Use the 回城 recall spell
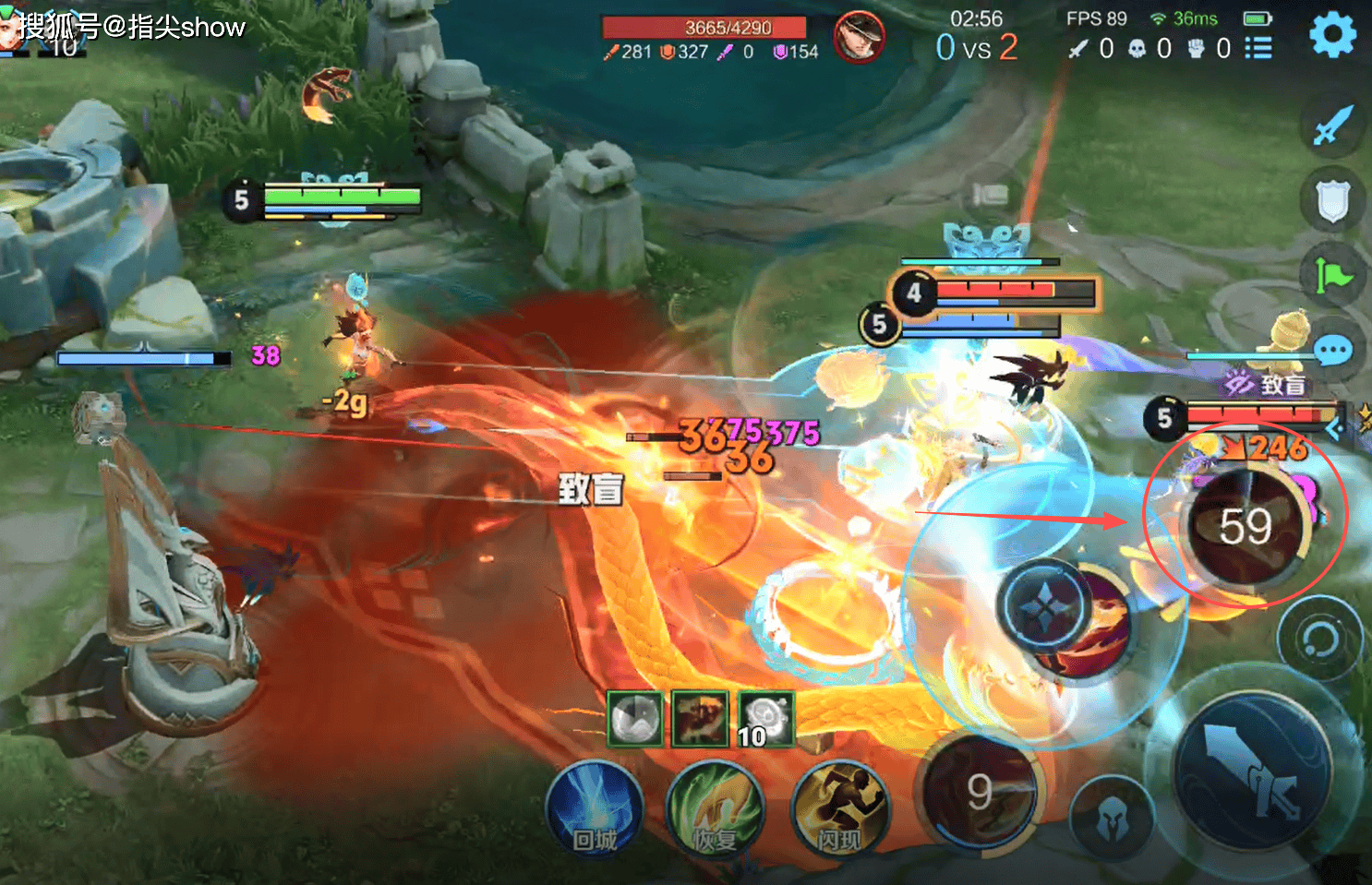 (x=594, y=810)
